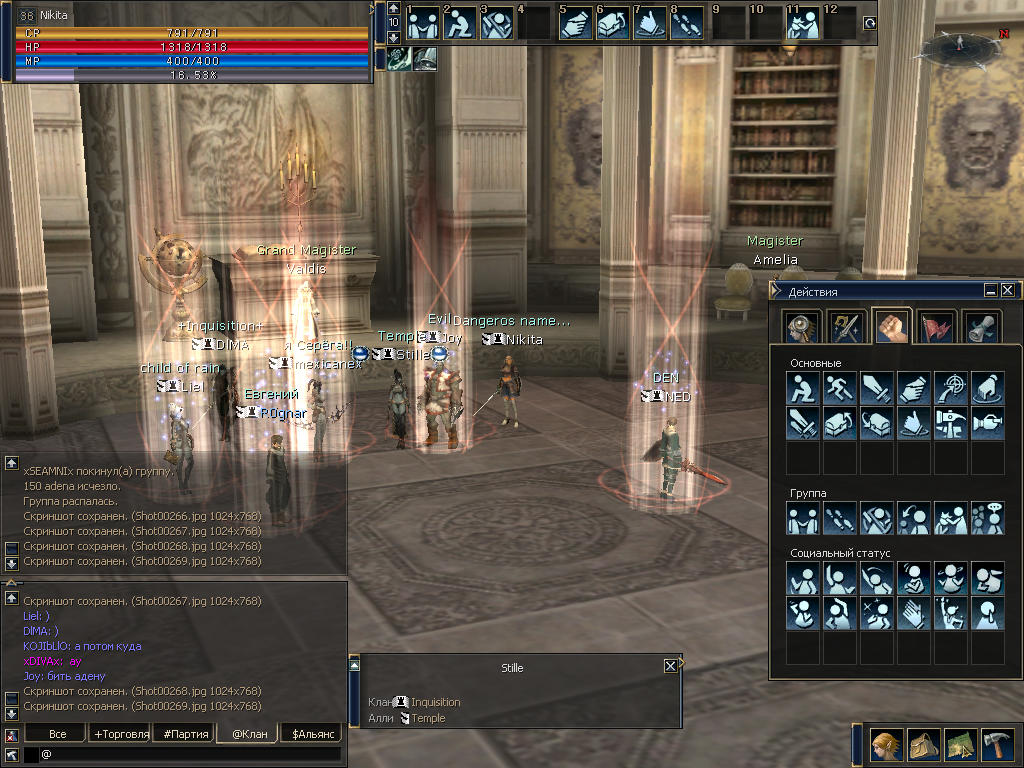Image resolution: width=1024 pixels, height=768 pixels.
Task: Select the red flag tab in actions window
Action: (938, 327)
